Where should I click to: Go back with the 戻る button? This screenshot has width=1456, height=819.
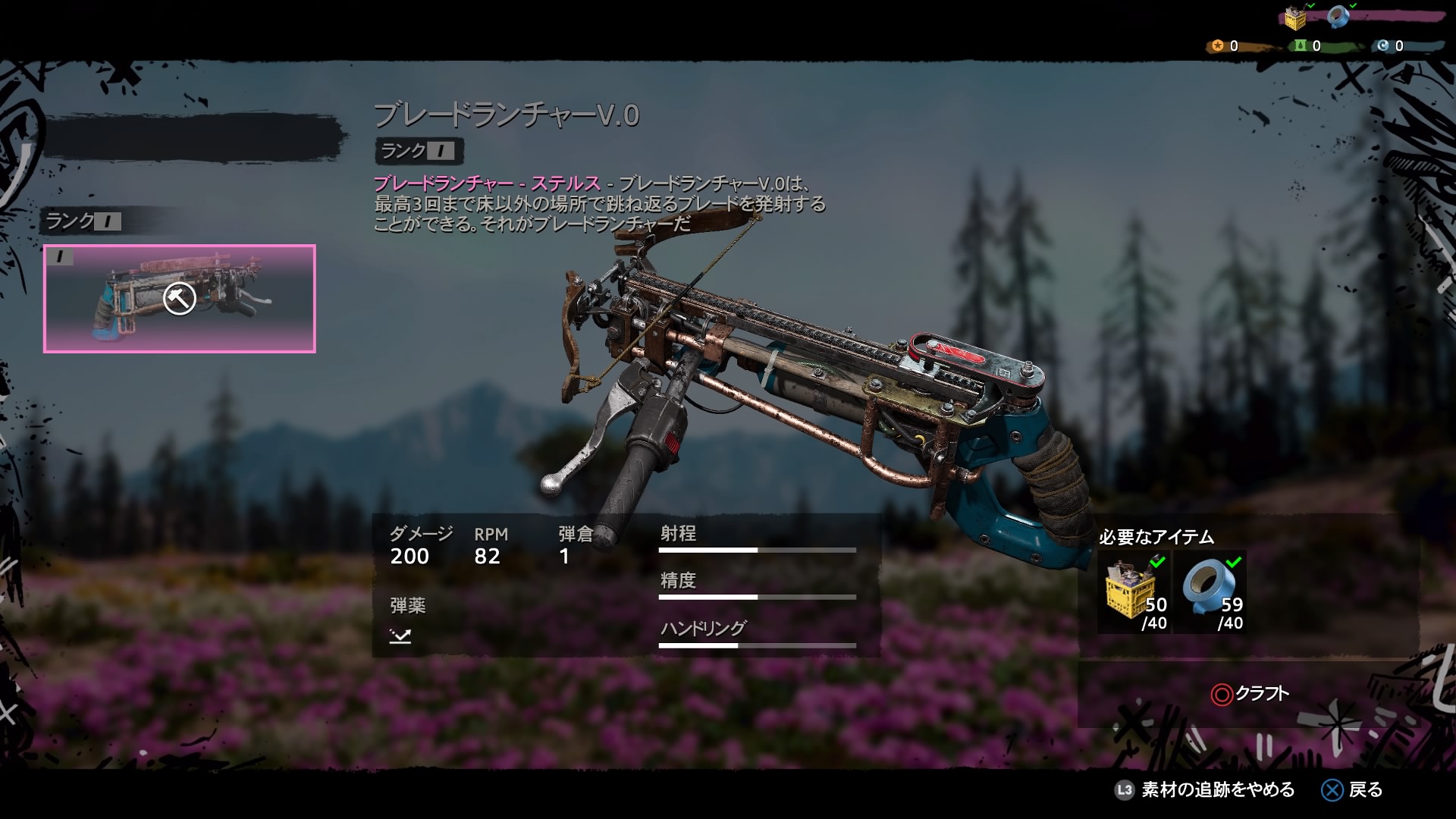1353,790
